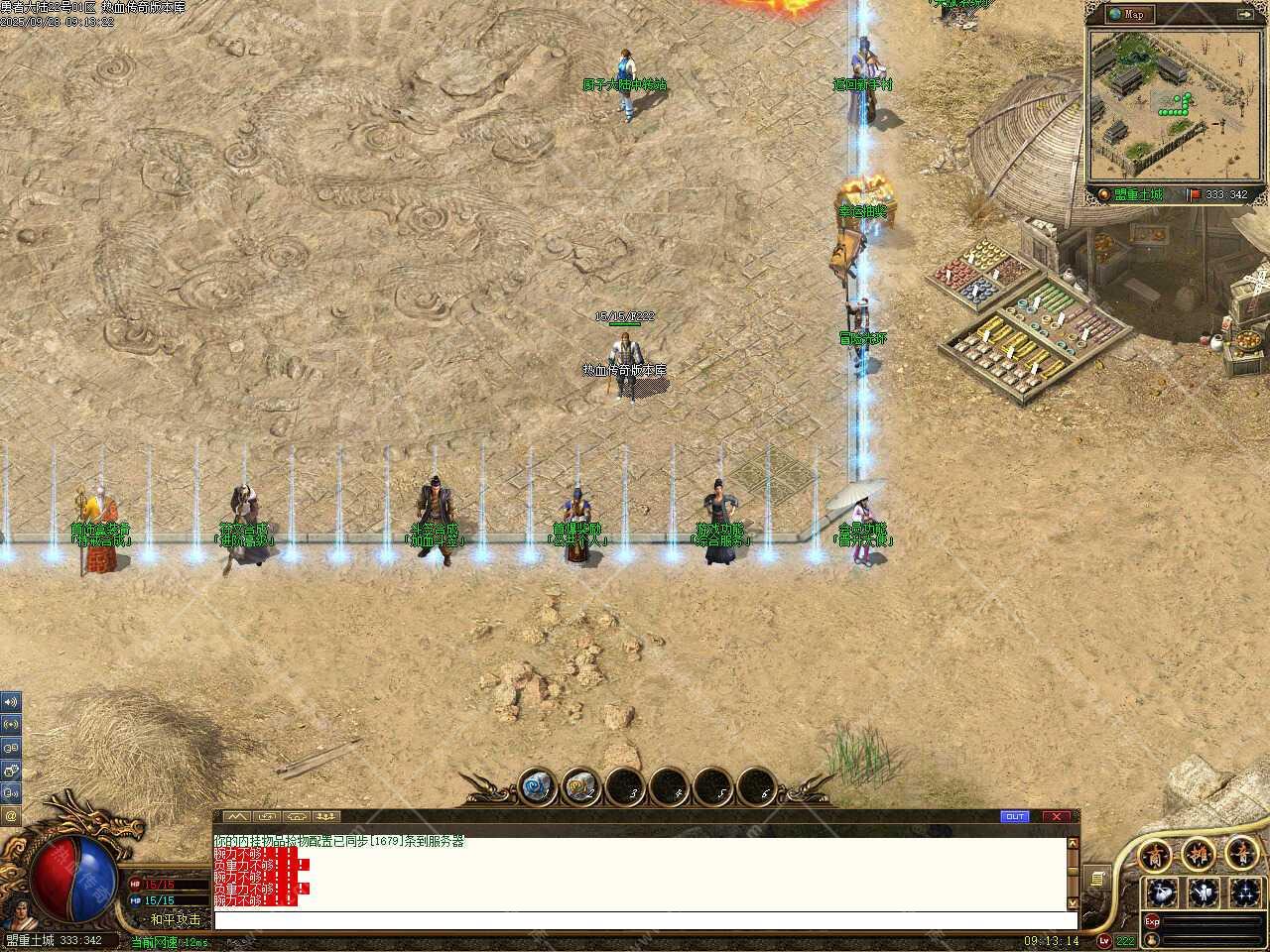The image size is (1270, 952).
Task: Open the scroll list icon beside chat
Action: (1096, 879)
